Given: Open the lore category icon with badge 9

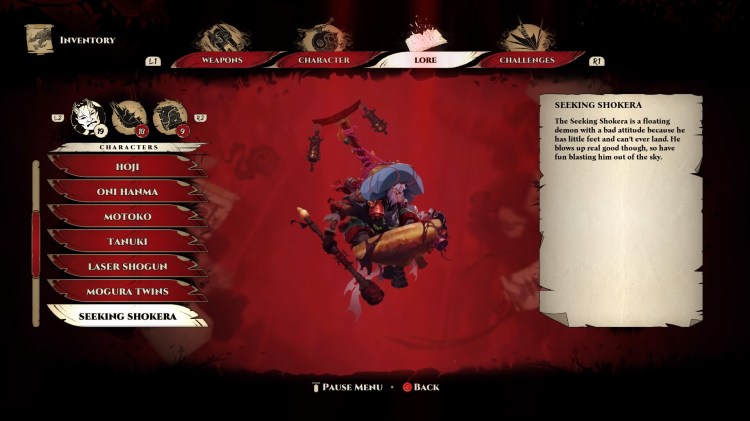Looking at the screenshot, I should pos(171,117).
